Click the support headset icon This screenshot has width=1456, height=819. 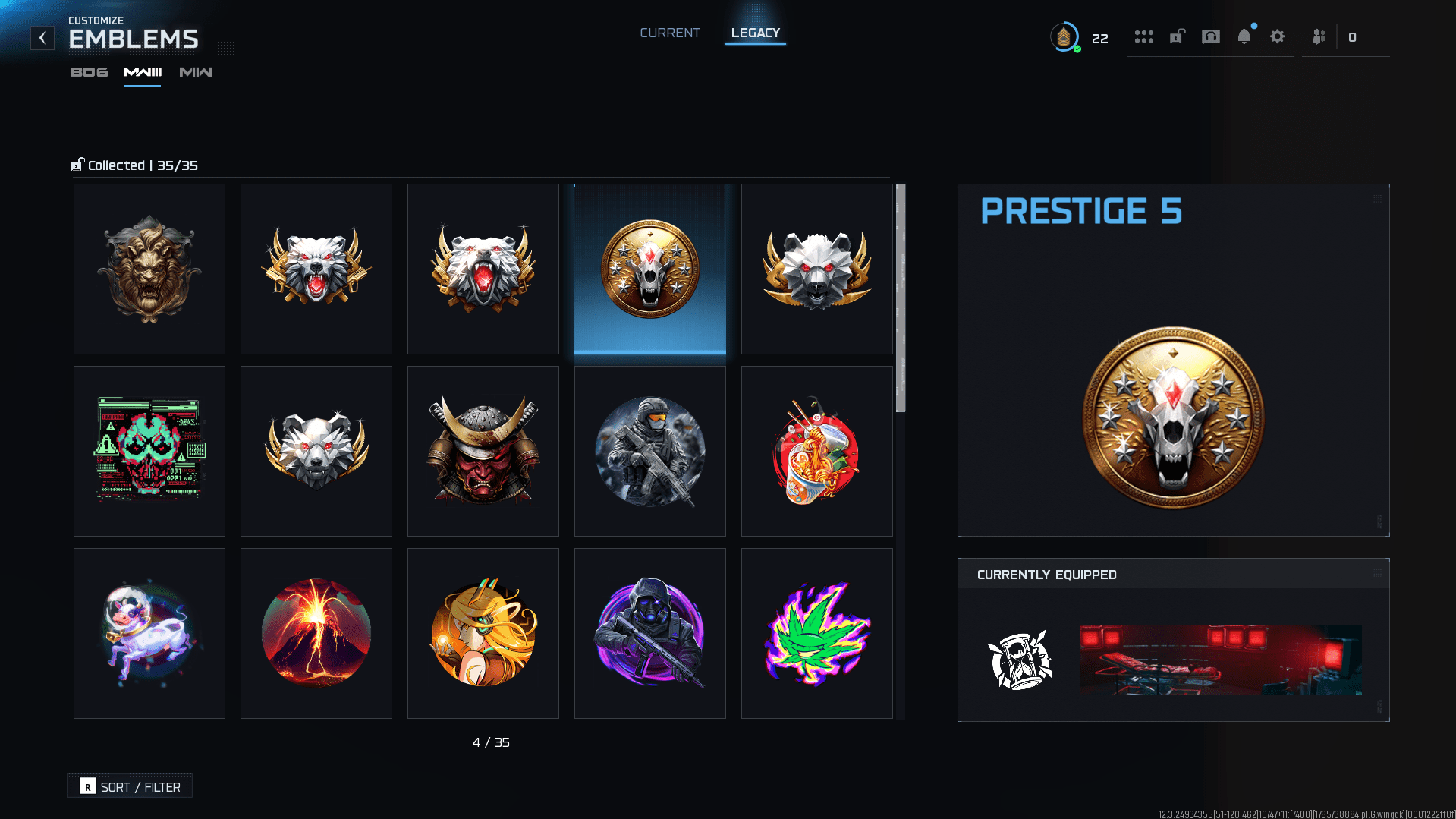tap(1211, 36)
